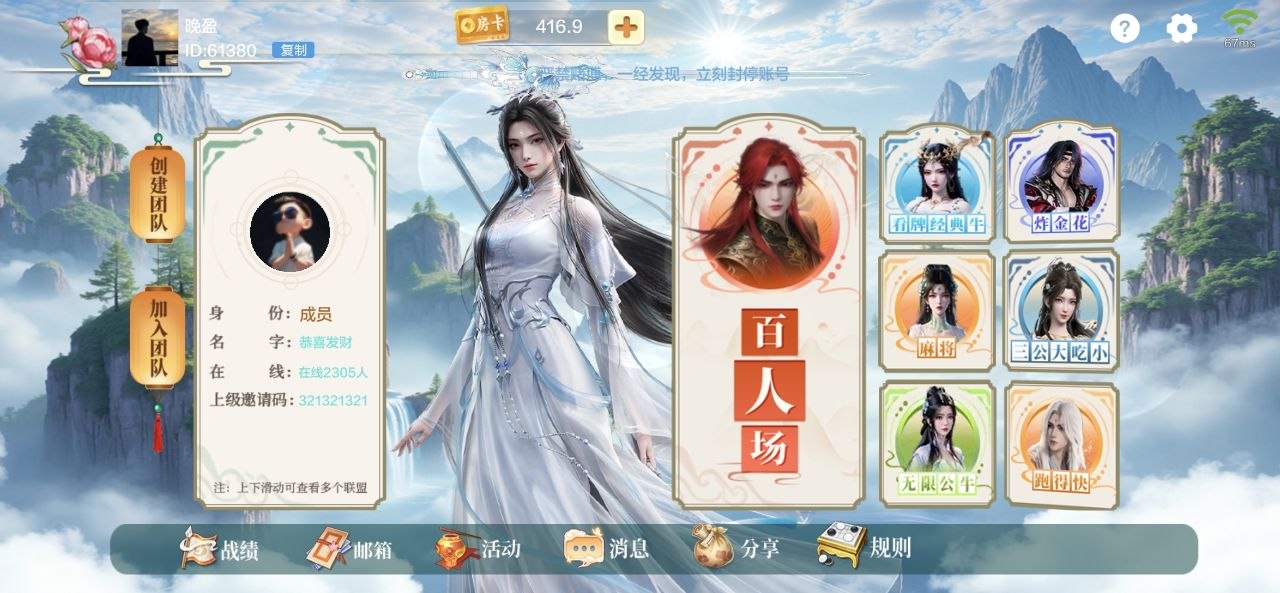This screenshot has height=593, width=1280.
Task: Tap the 加入团队 lantern button
Action: 158,338
